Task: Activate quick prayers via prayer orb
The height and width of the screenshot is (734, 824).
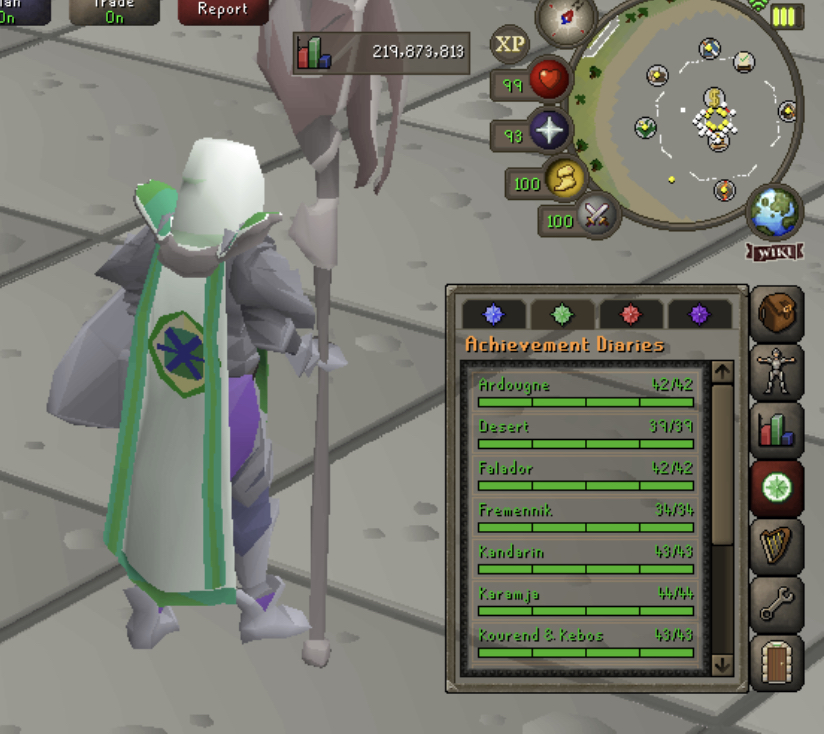Action: (549, 131)
